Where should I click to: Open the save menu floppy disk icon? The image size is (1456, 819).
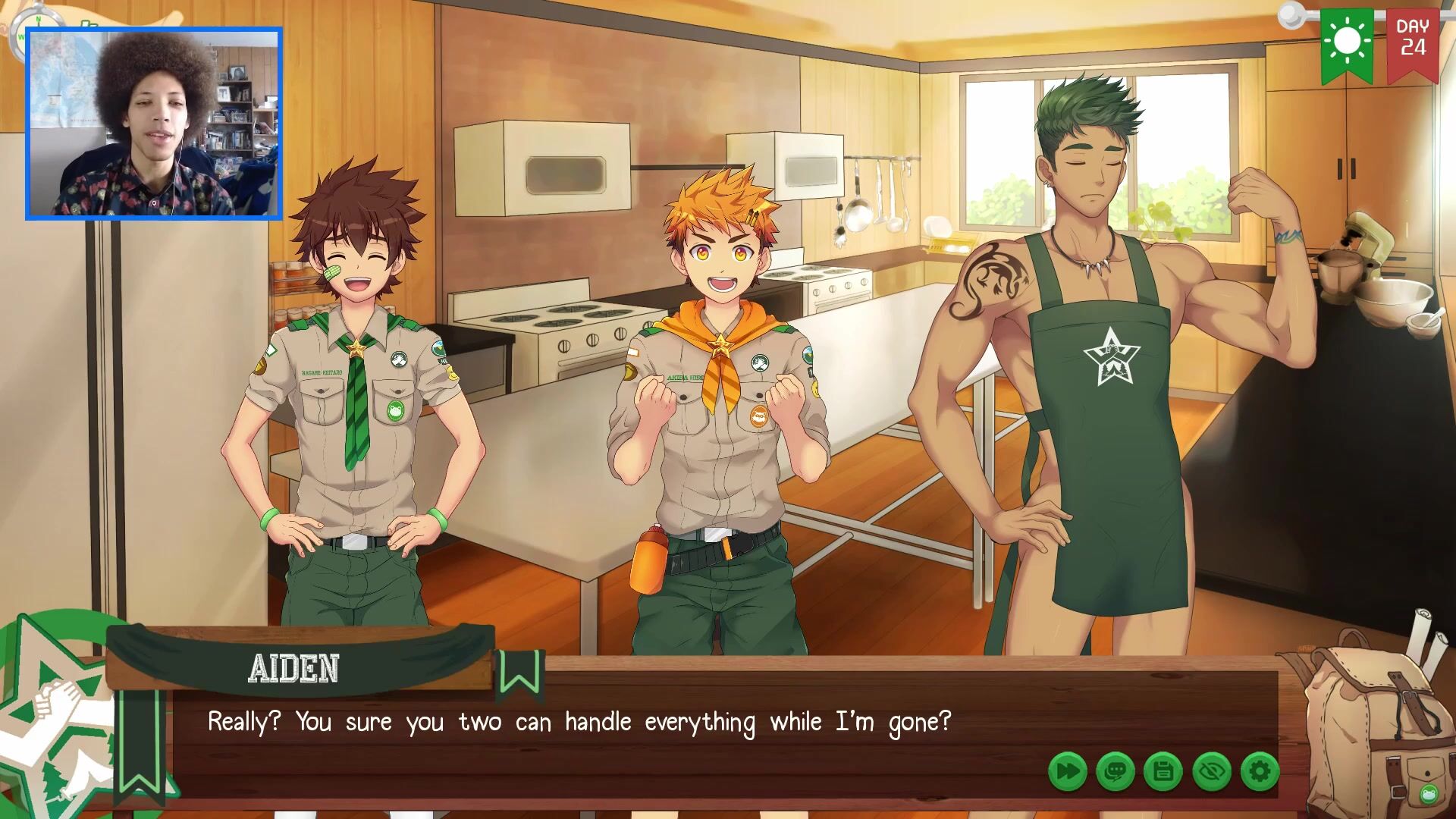click(x=1163, y=772)
